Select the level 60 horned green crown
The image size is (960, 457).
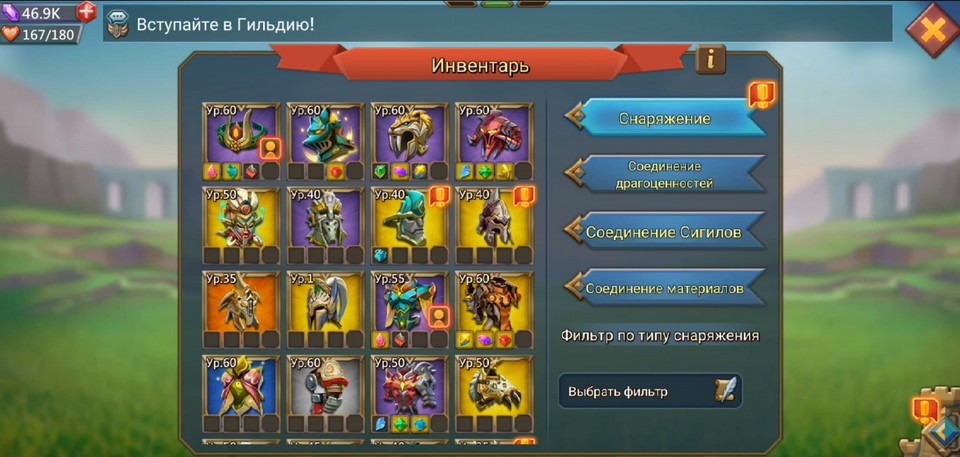click(x=241, y=134)
